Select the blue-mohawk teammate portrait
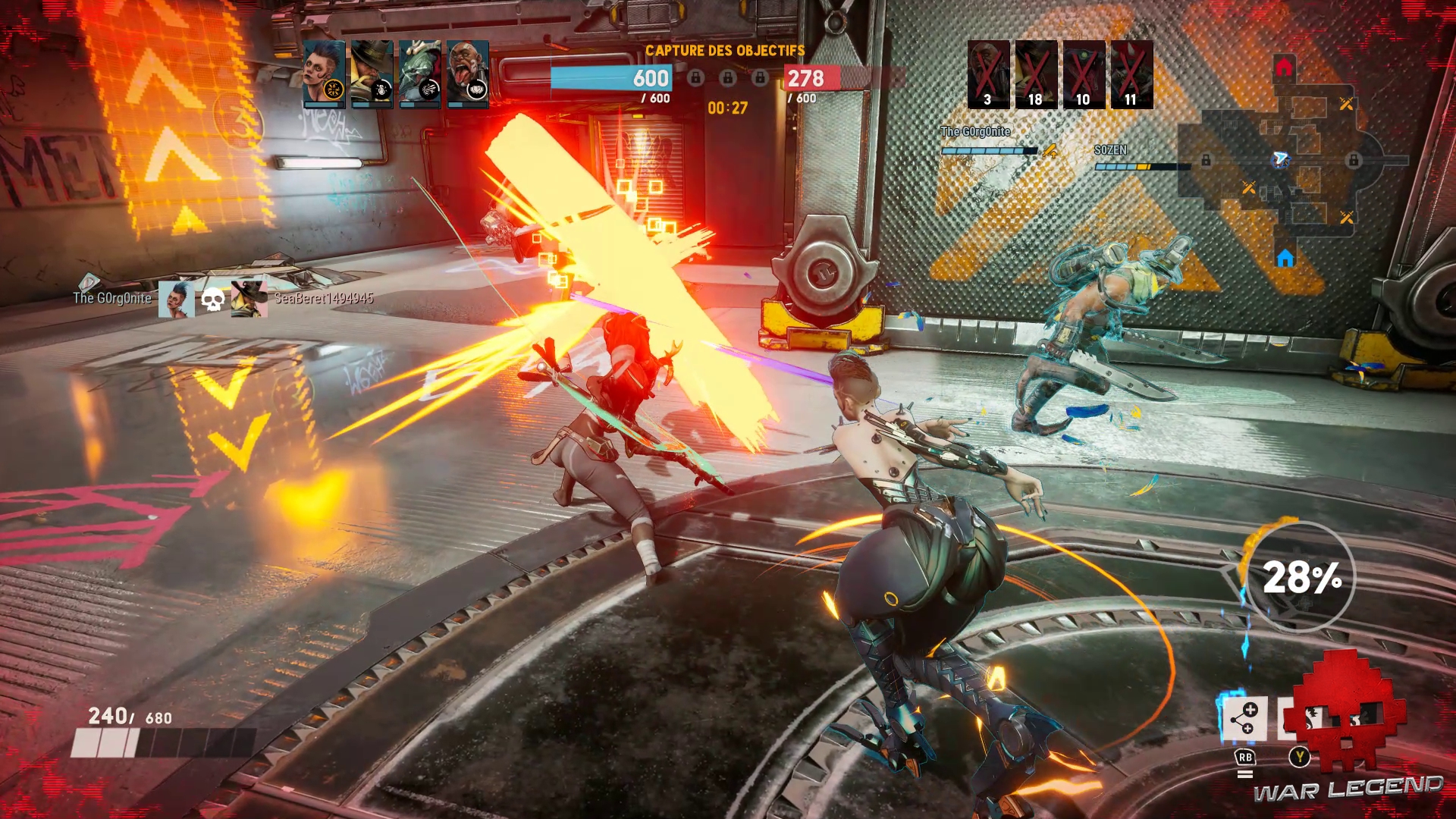Viewport: 1456px width, 819px height. click(x=324, y=74)
